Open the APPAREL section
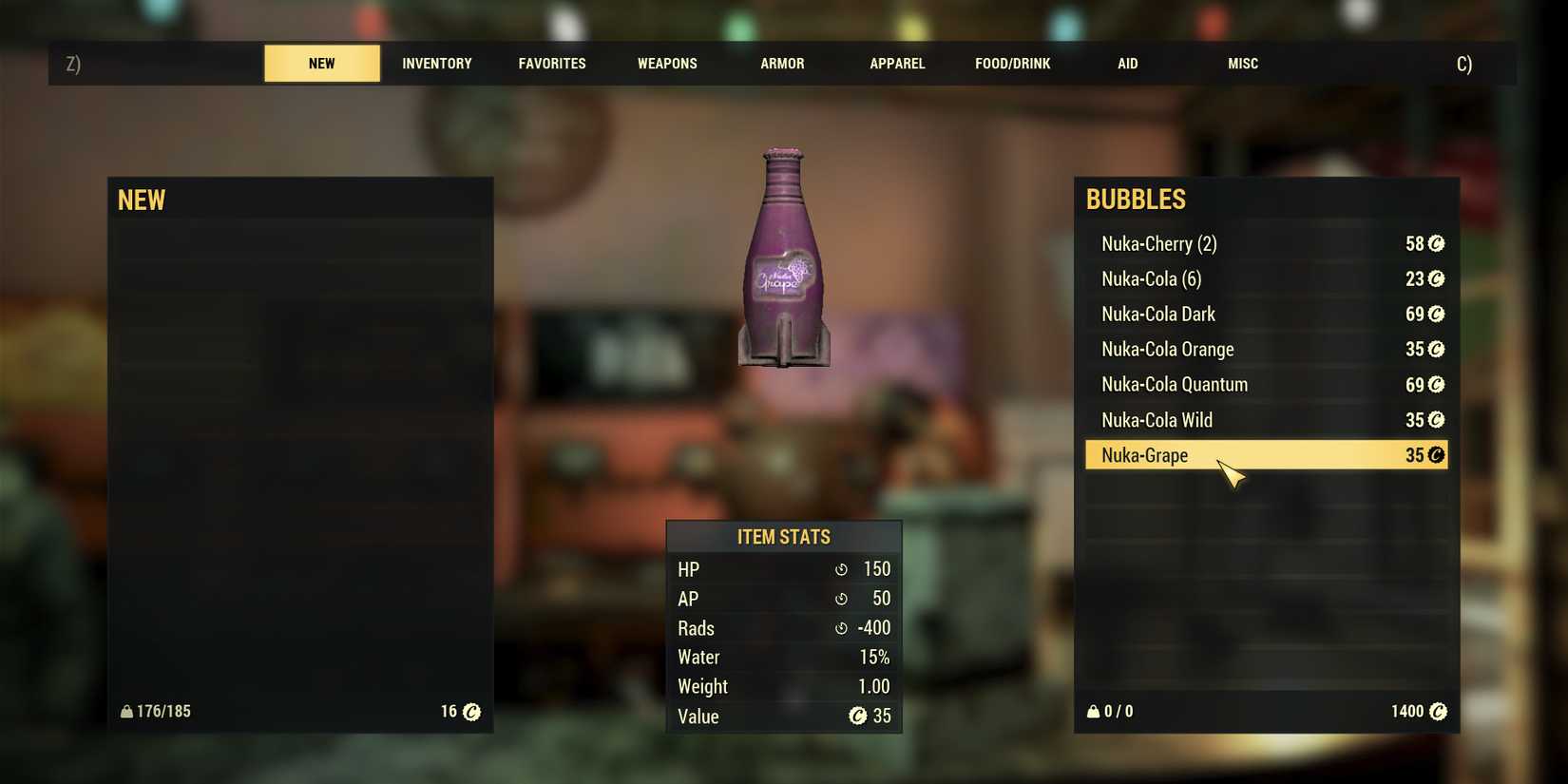Image resolution: width=1568 pixels, height=784 pixels. tap(896, 63)
